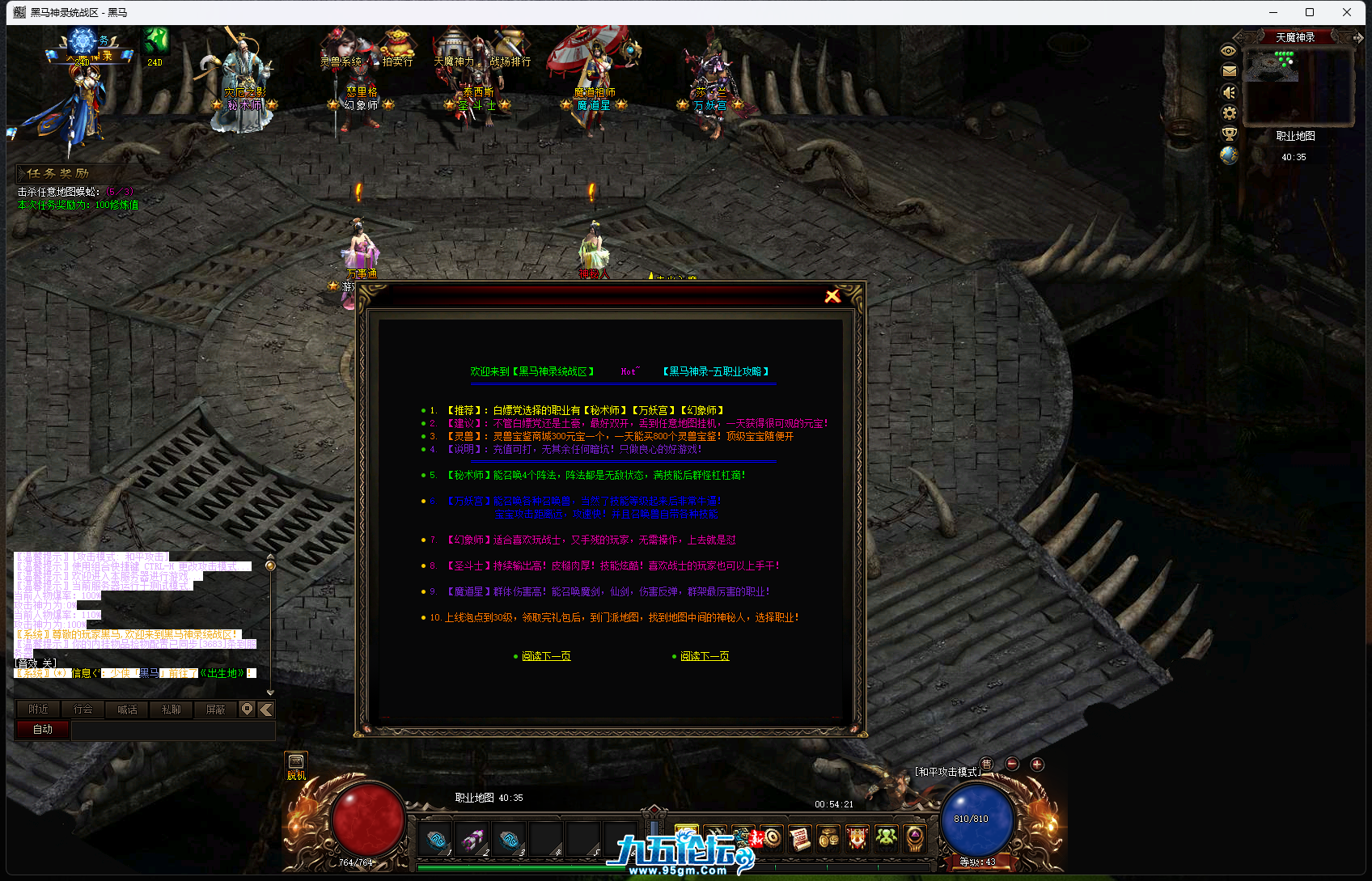Click the world globe icon on right sidebar
This screenshot has height=881, width=1372.
(1230, 155)
